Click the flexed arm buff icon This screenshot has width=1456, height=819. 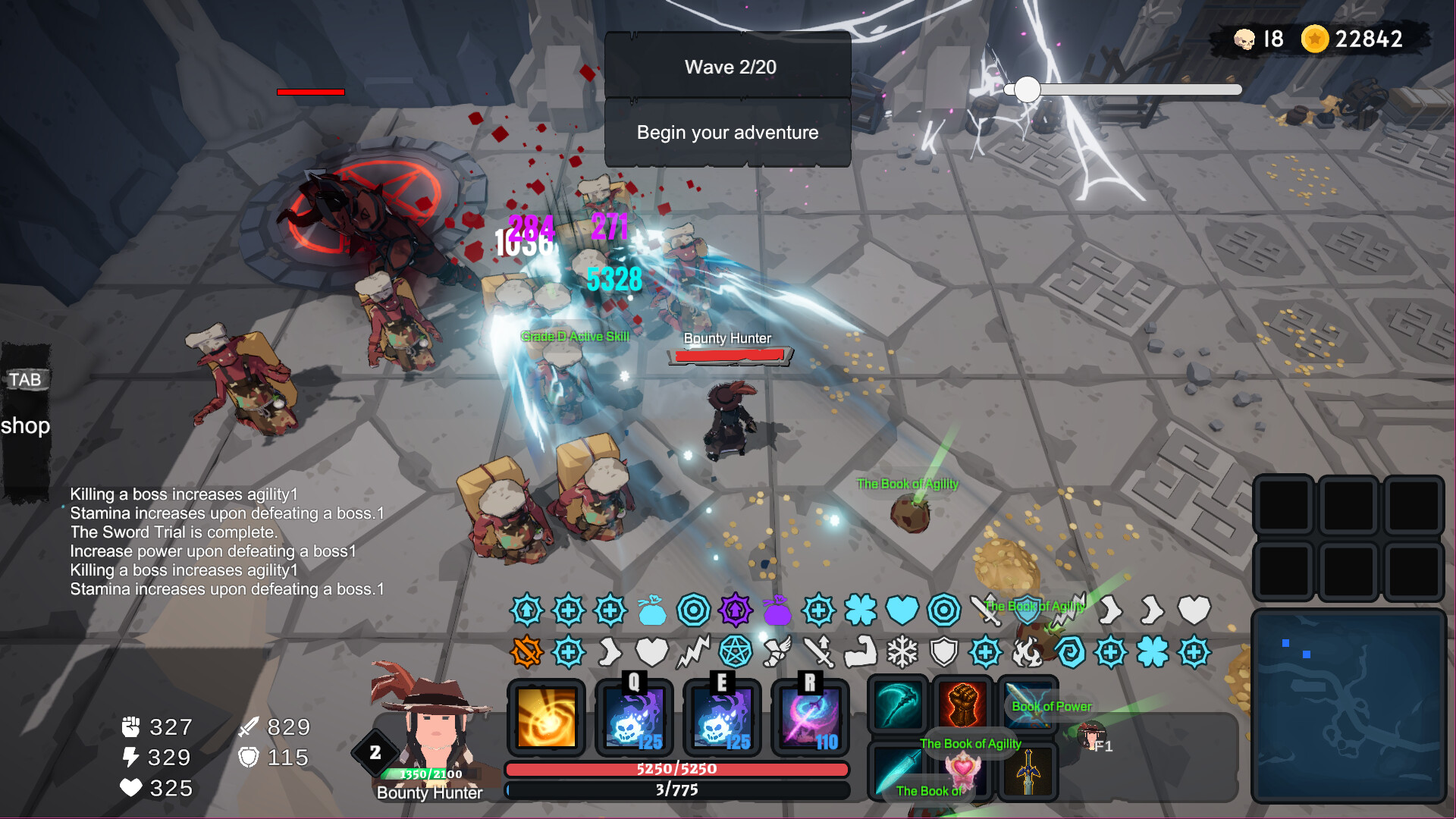coord(861,652)
